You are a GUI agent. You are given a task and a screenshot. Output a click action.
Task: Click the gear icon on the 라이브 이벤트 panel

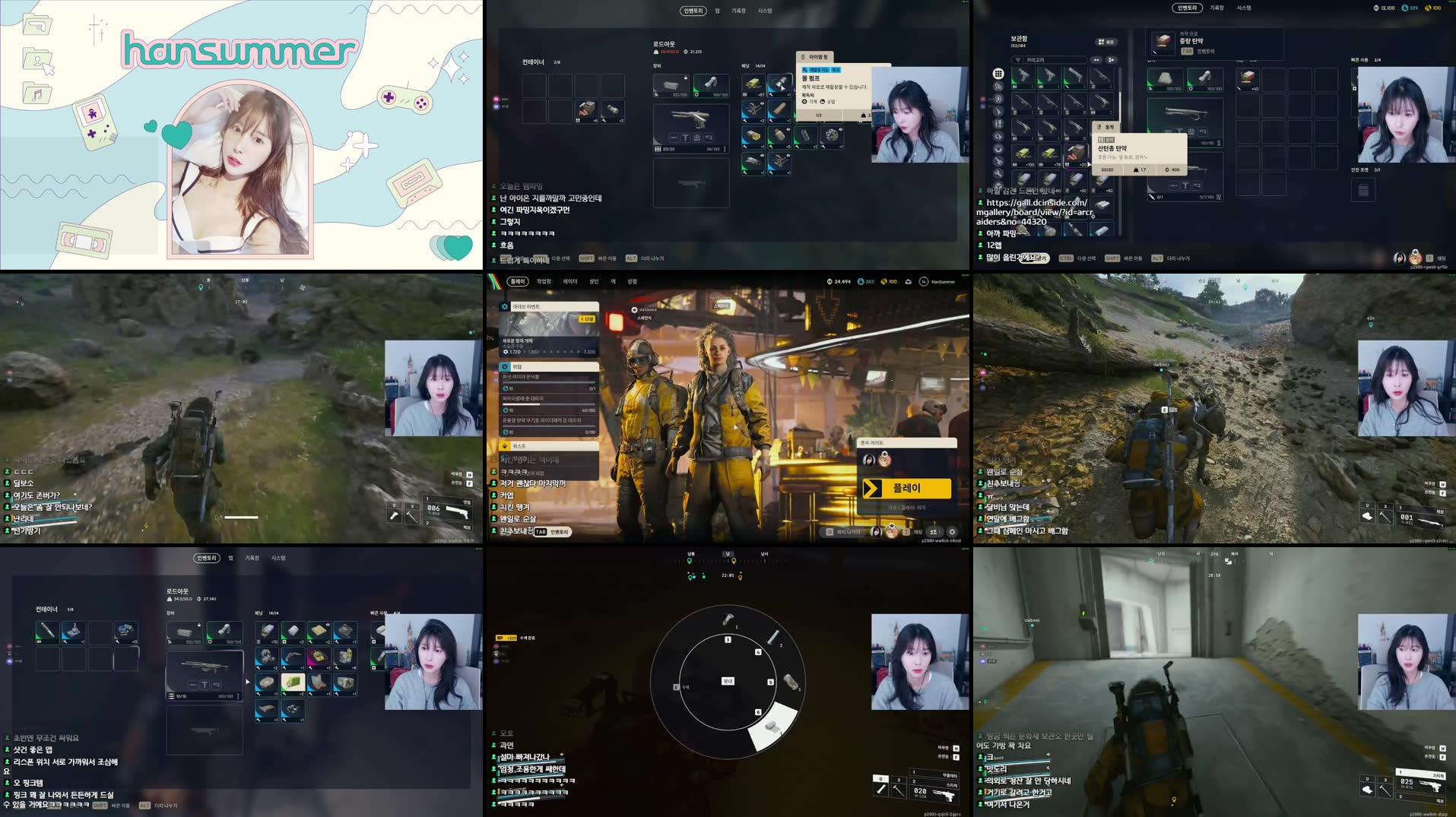point(504,306)
